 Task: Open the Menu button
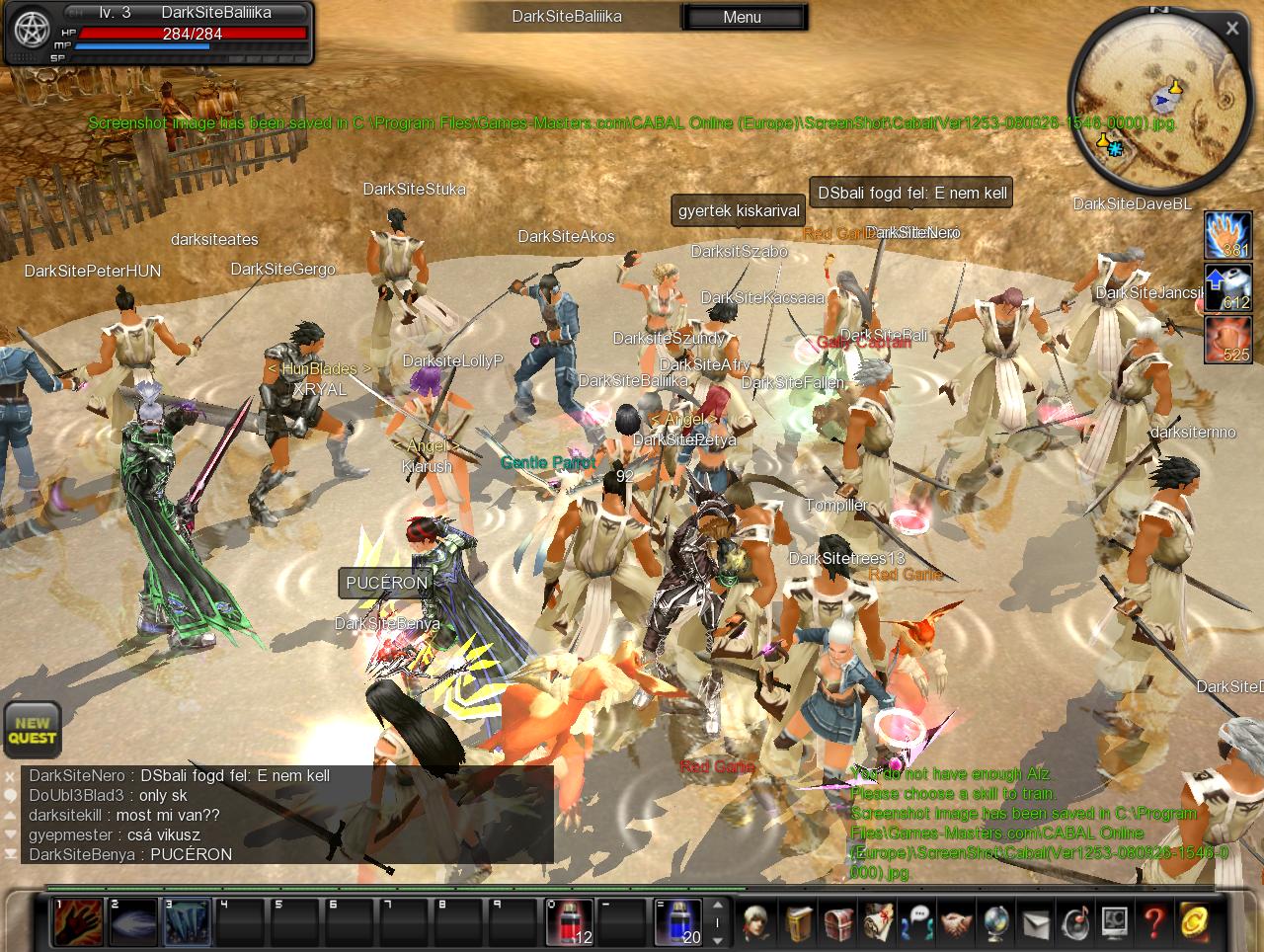pos(743,17)
